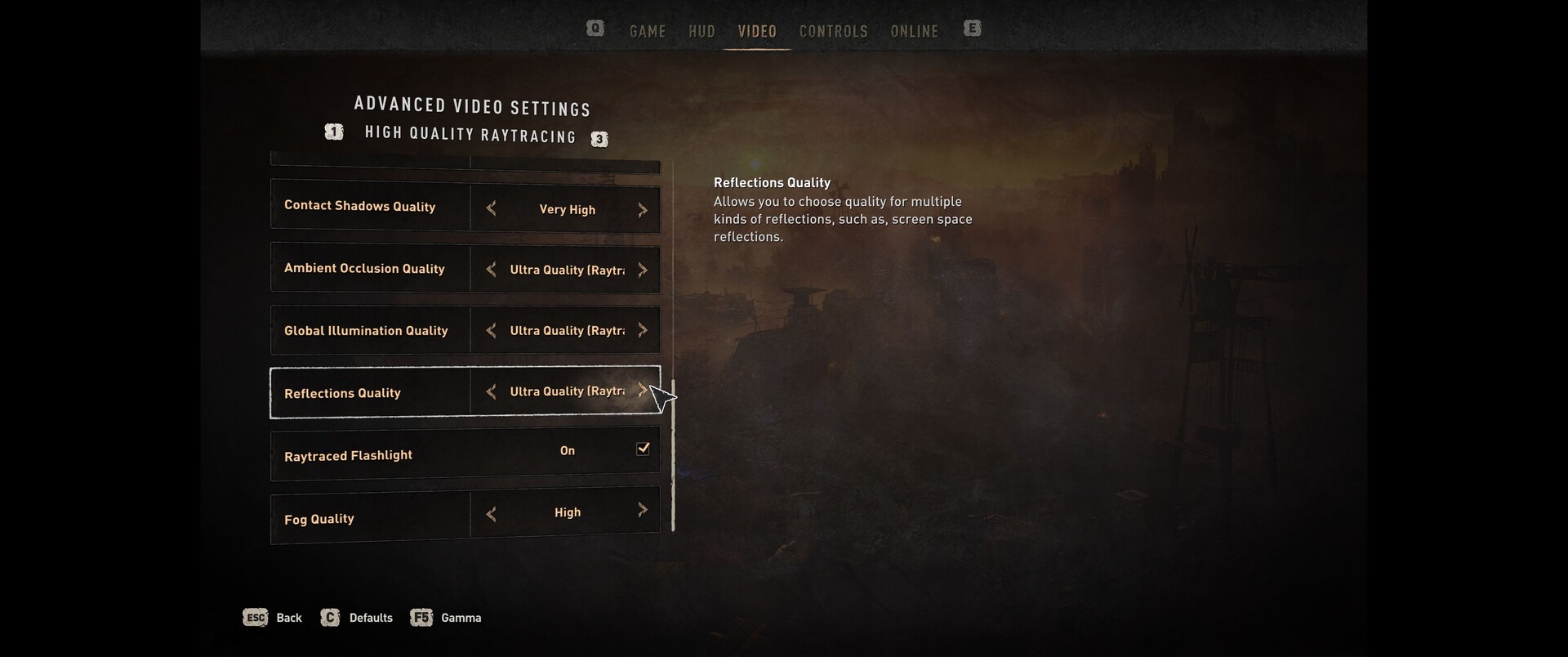Decrease Contact Shadows Quality with left arrow
Viewport: 1568px width, 657px height.
(x=491, y=209)
